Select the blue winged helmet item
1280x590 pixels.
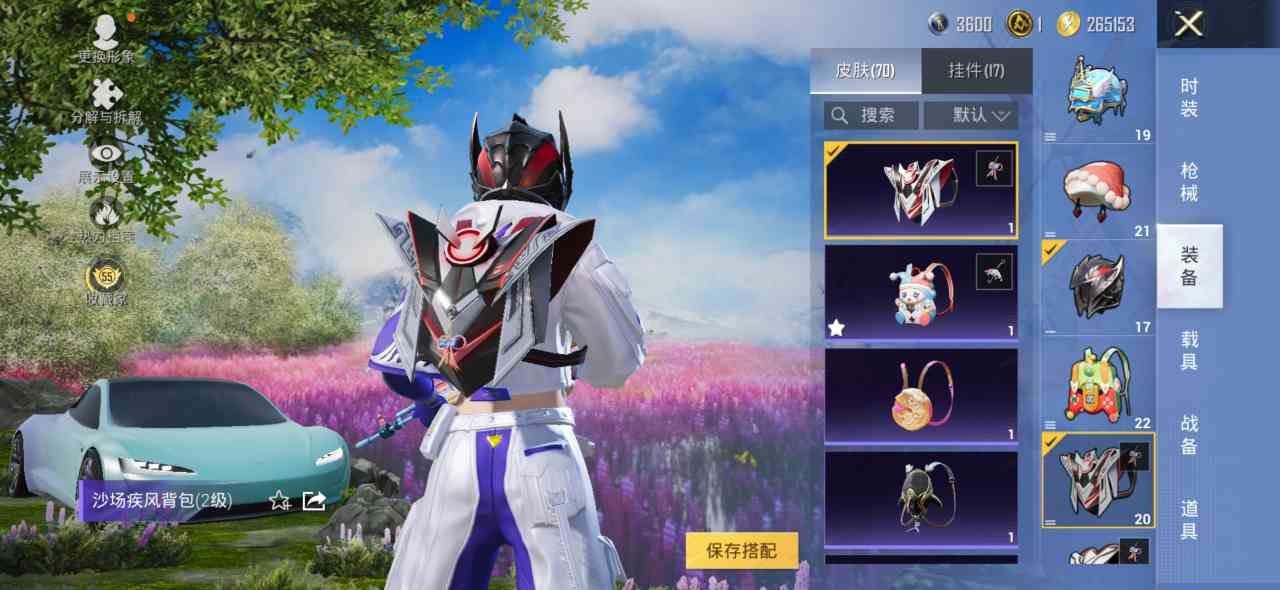click(1097, 94)
